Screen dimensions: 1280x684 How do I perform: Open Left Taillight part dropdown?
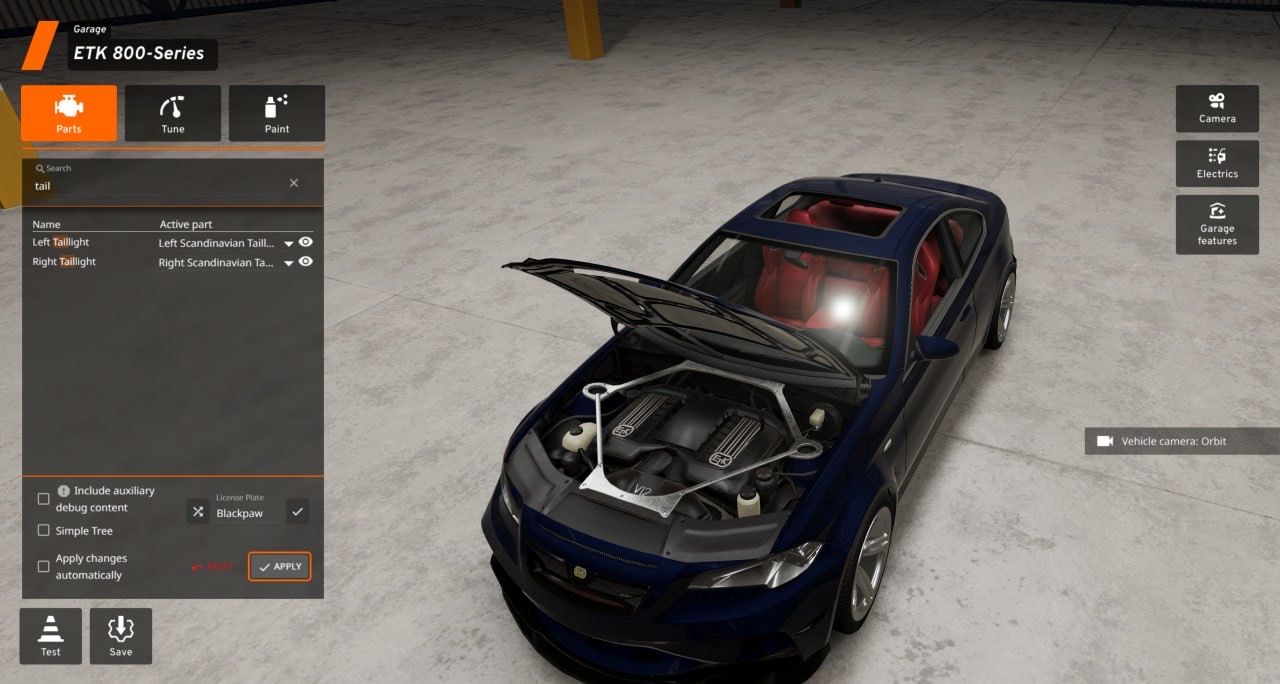(289, 243)
